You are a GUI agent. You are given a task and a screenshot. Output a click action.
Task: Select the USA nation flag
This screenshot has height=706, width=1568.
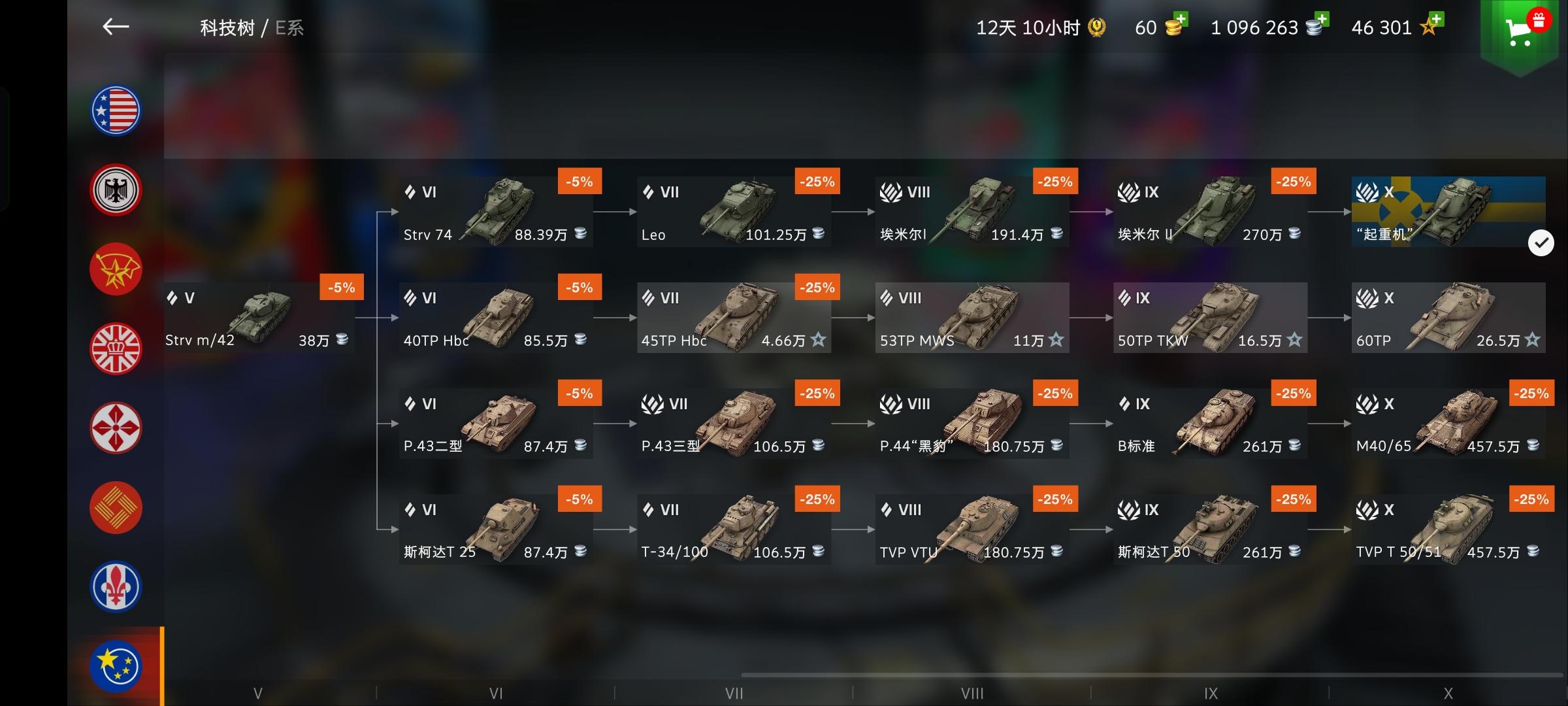coord(115,111)
